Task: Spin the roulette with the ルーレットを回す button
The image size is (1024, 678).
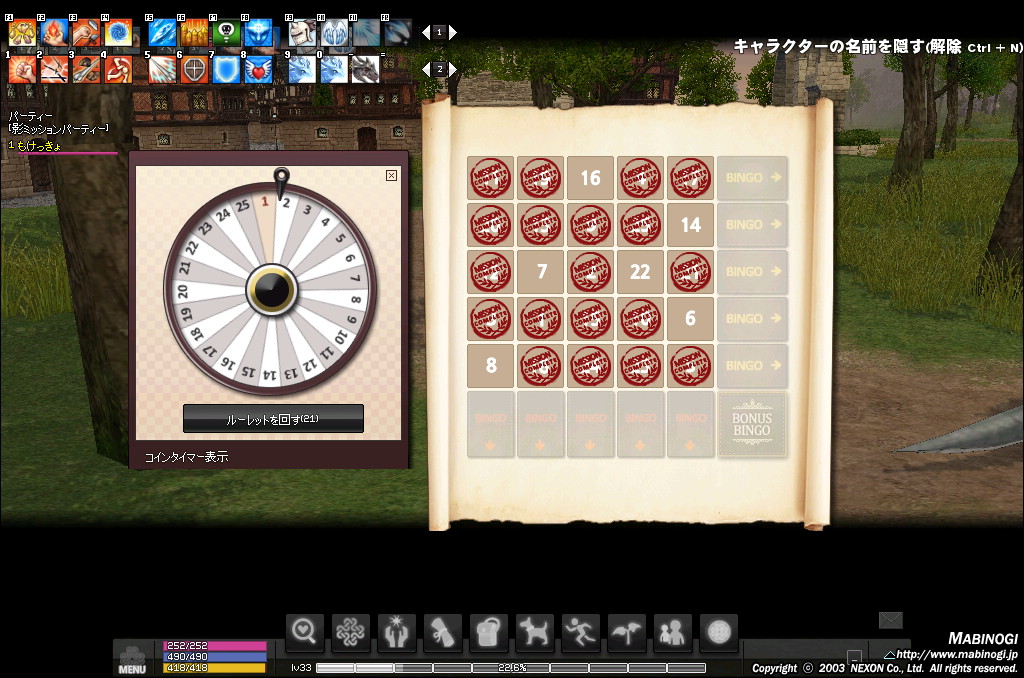Action: (x=273, y=419)
